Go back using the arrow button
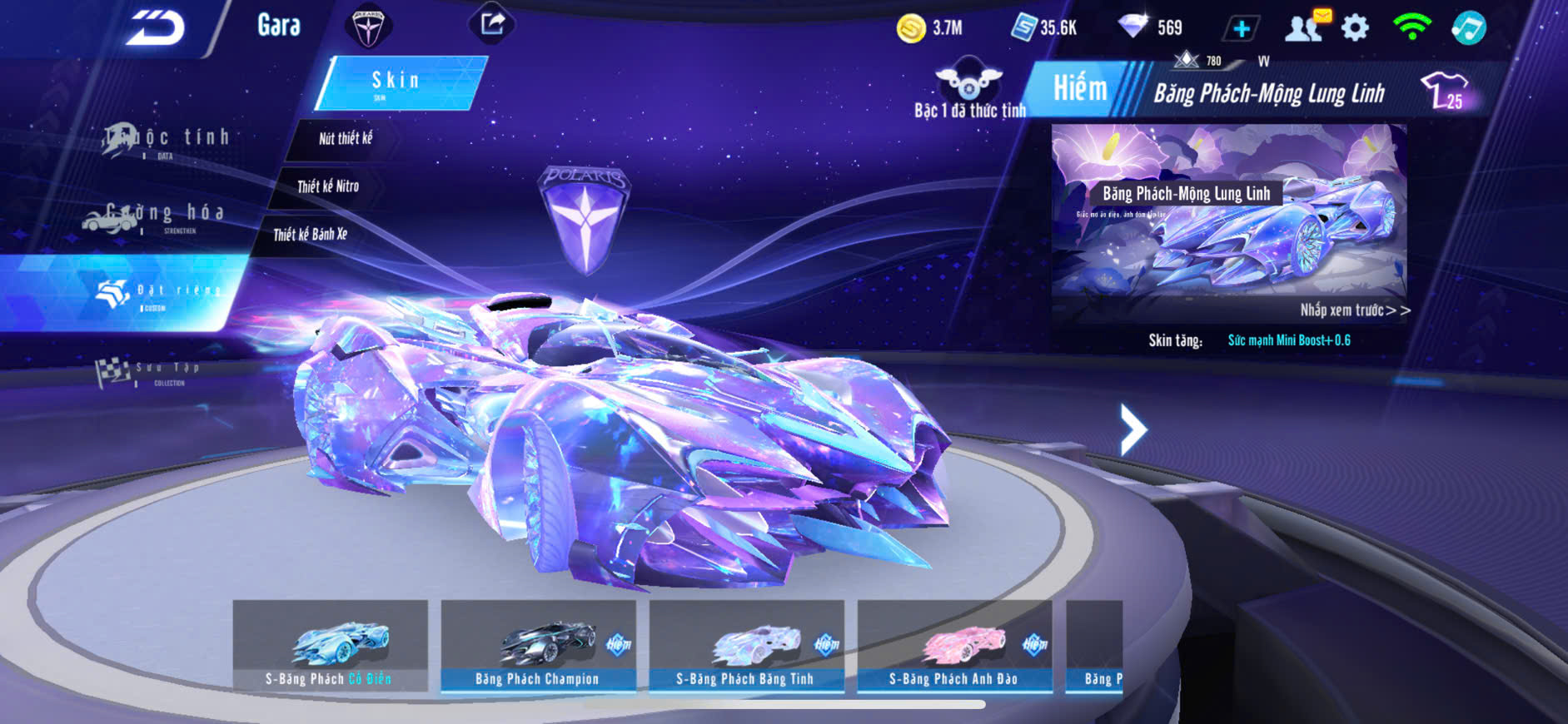 click(155, 27)
